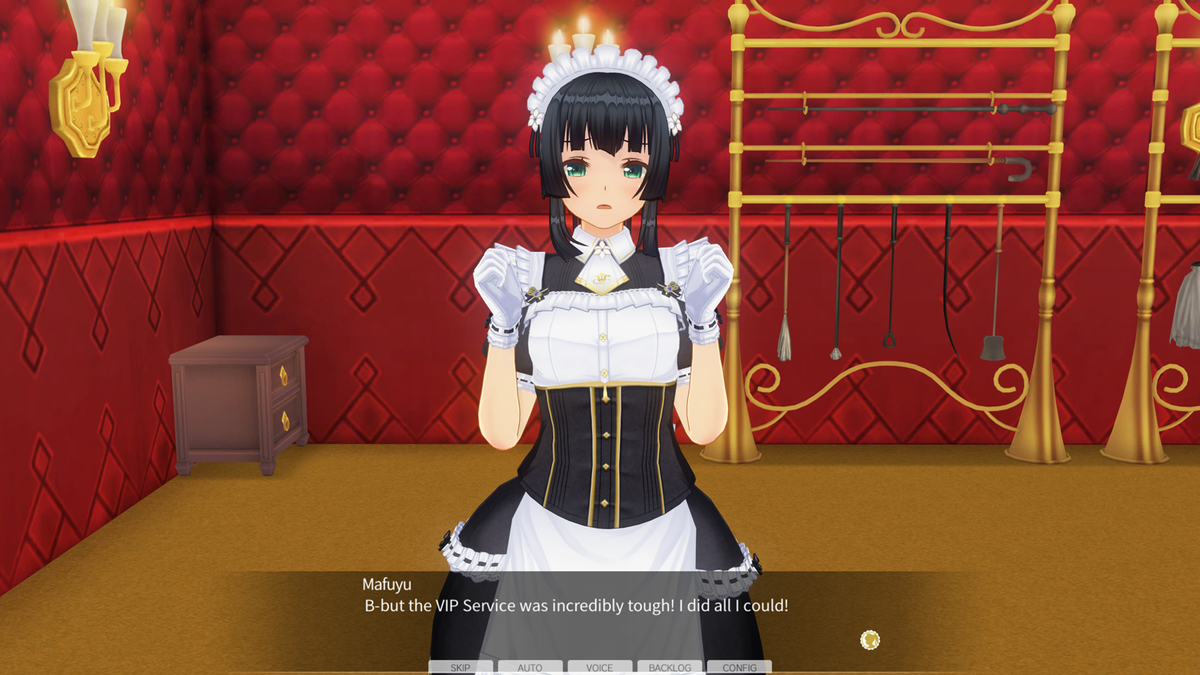Enable AUTO dialogue advance
Image resolution: width=1200 pixels, height=675 pixels.
(x=530, y=667)
